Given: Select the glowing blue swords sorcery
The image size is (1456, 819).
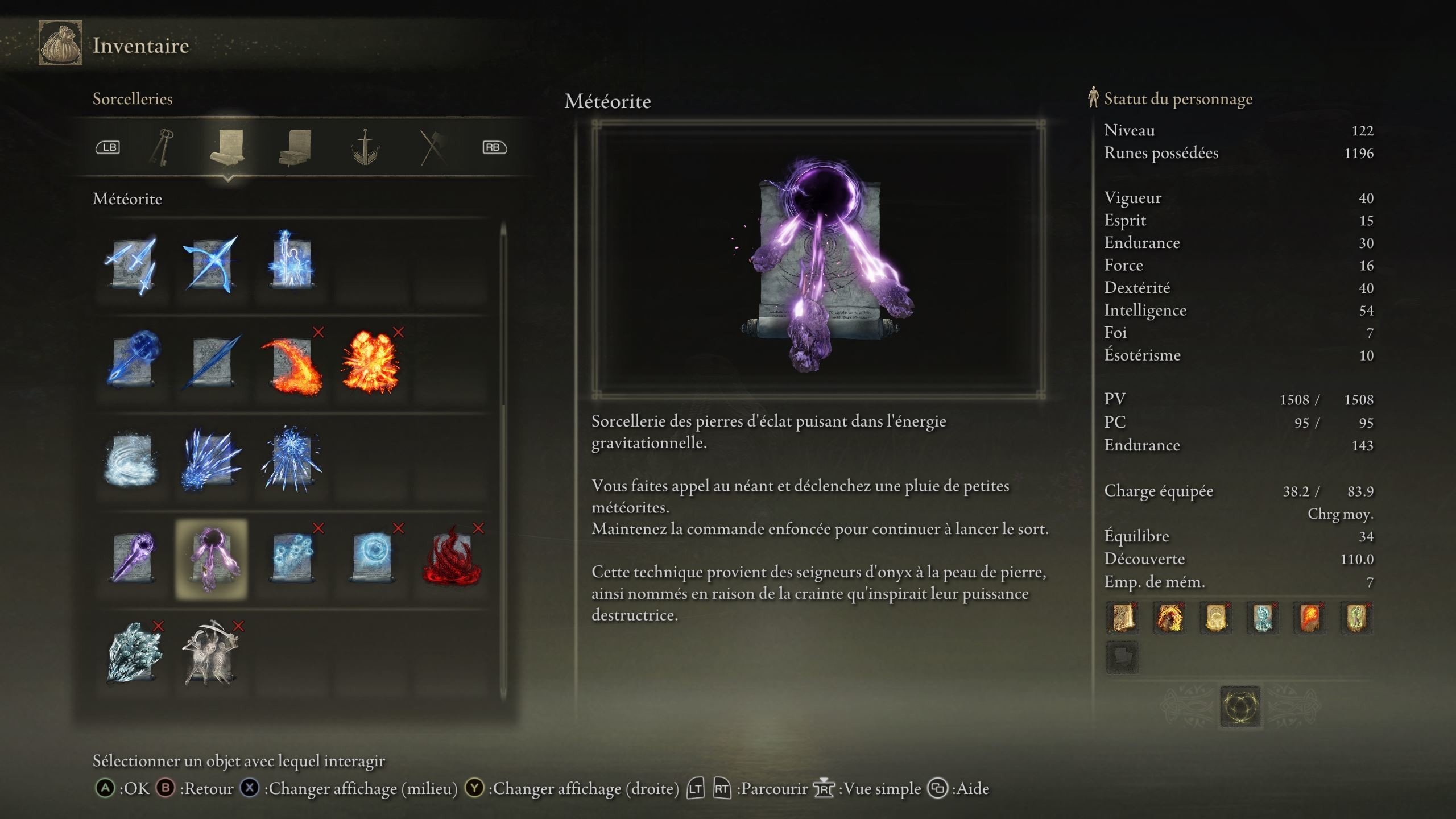Looking at the screenshot, I should click(131, 265).
